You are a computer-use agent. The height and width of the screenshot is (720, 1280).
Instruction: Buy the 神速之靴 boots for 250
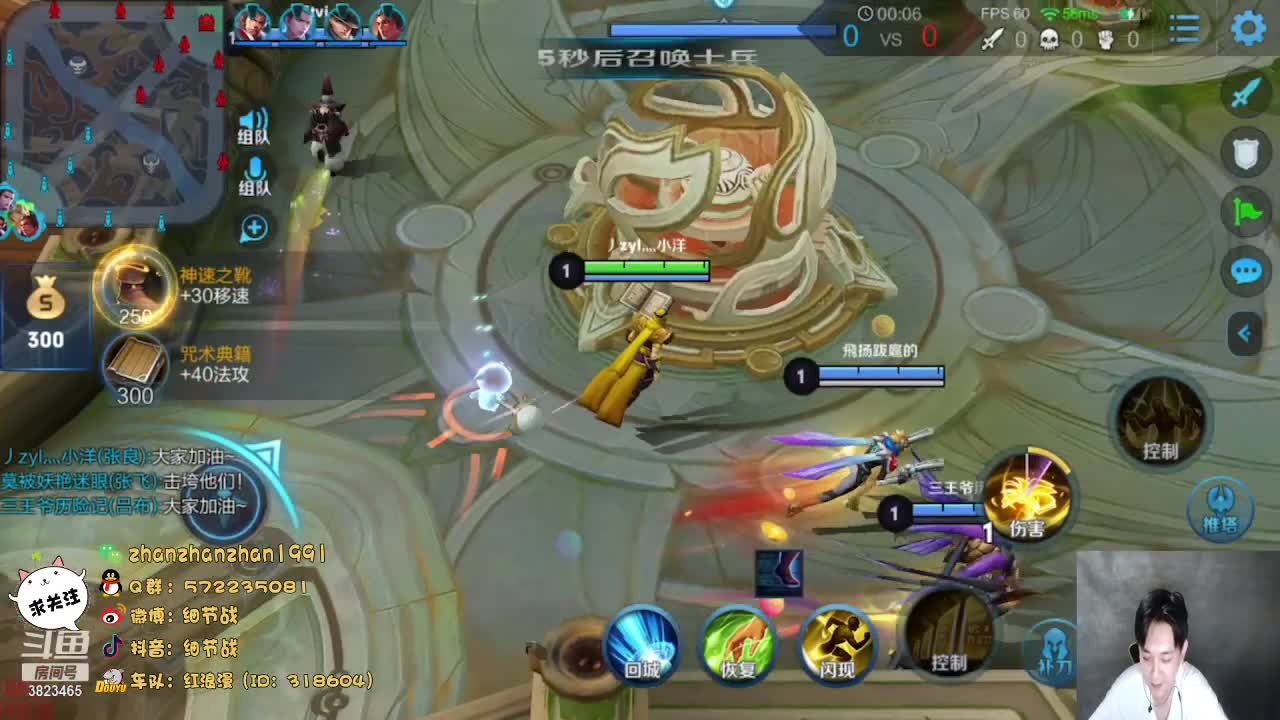tap(135, 285)
